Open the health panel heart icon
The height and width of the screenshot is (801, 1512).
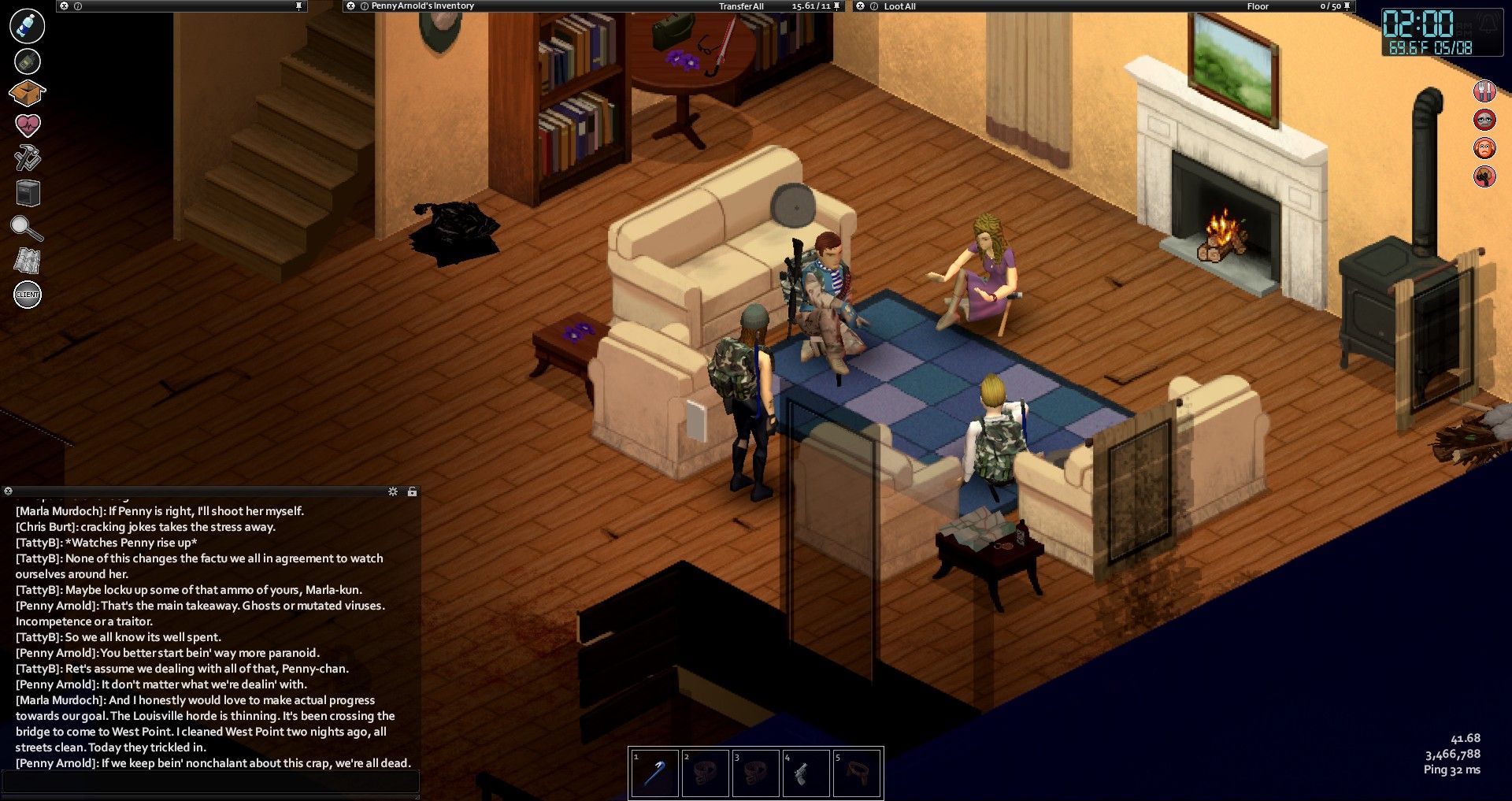click(28, 124)
